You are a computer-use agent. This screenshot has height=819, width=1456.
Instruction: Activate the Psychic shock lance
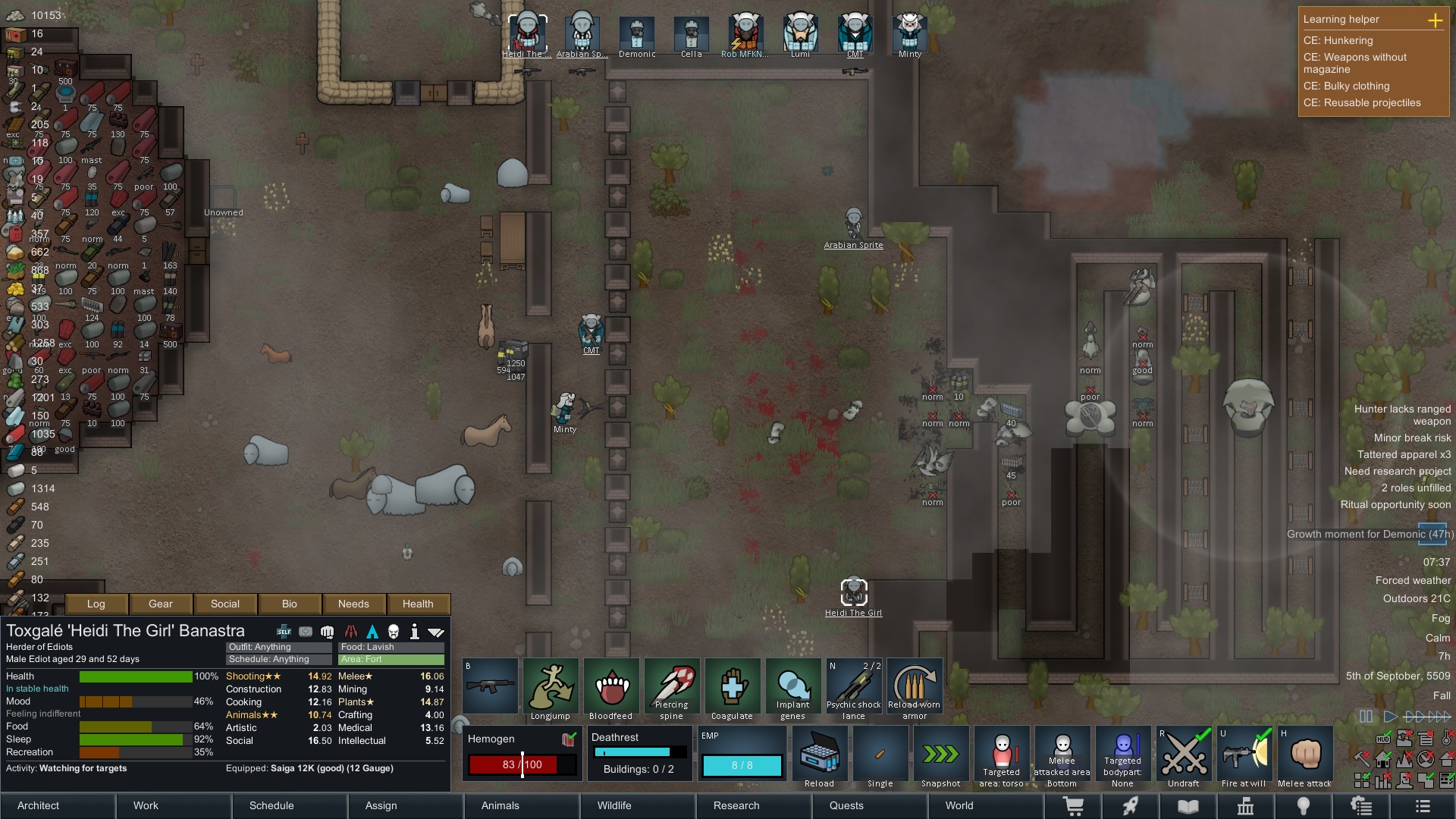[853, 686]
